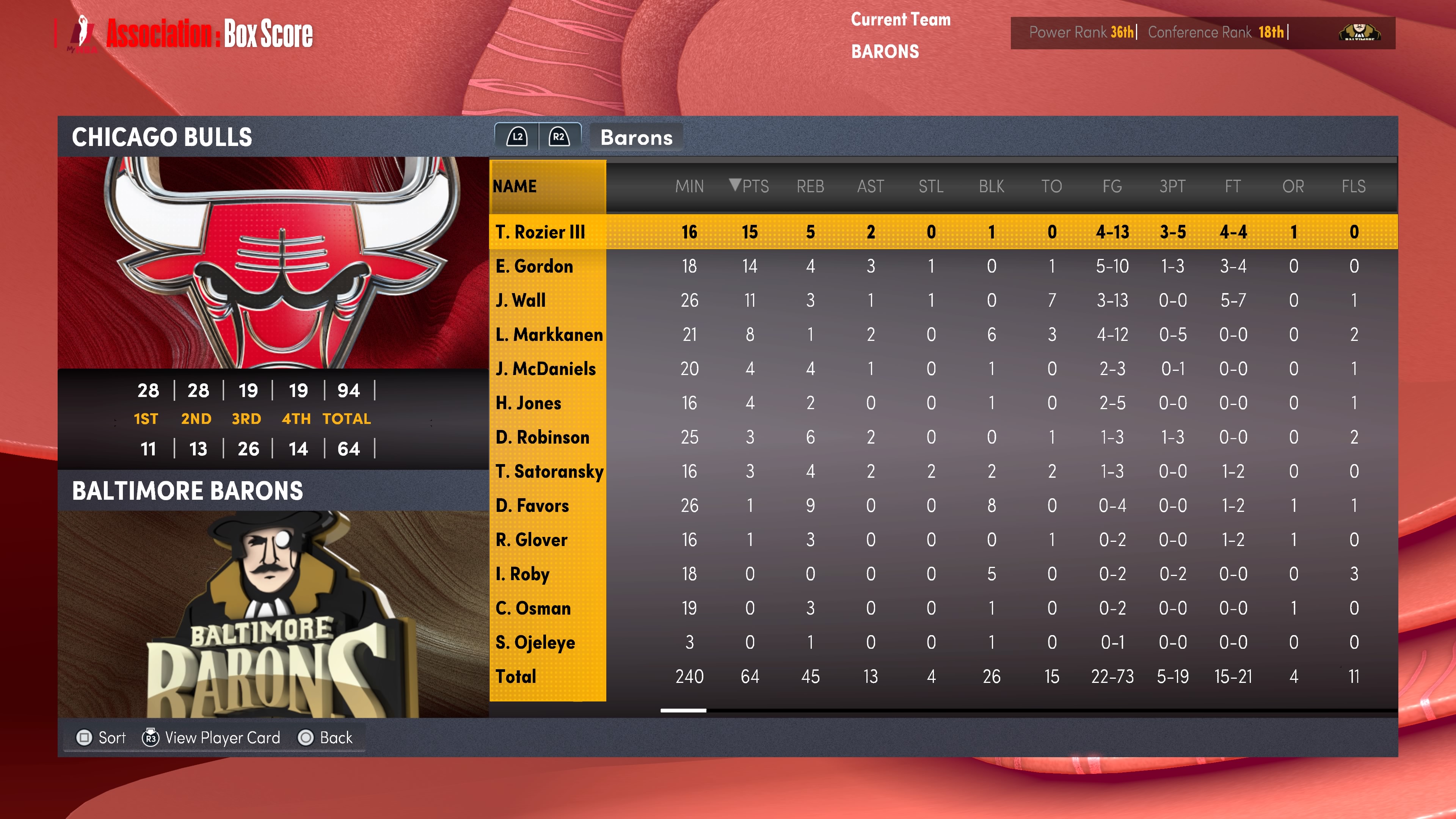Image resolution: width=1456 pixels, height=819 pixels.
Task: Open View Player Card
Action: click(212, 737)
